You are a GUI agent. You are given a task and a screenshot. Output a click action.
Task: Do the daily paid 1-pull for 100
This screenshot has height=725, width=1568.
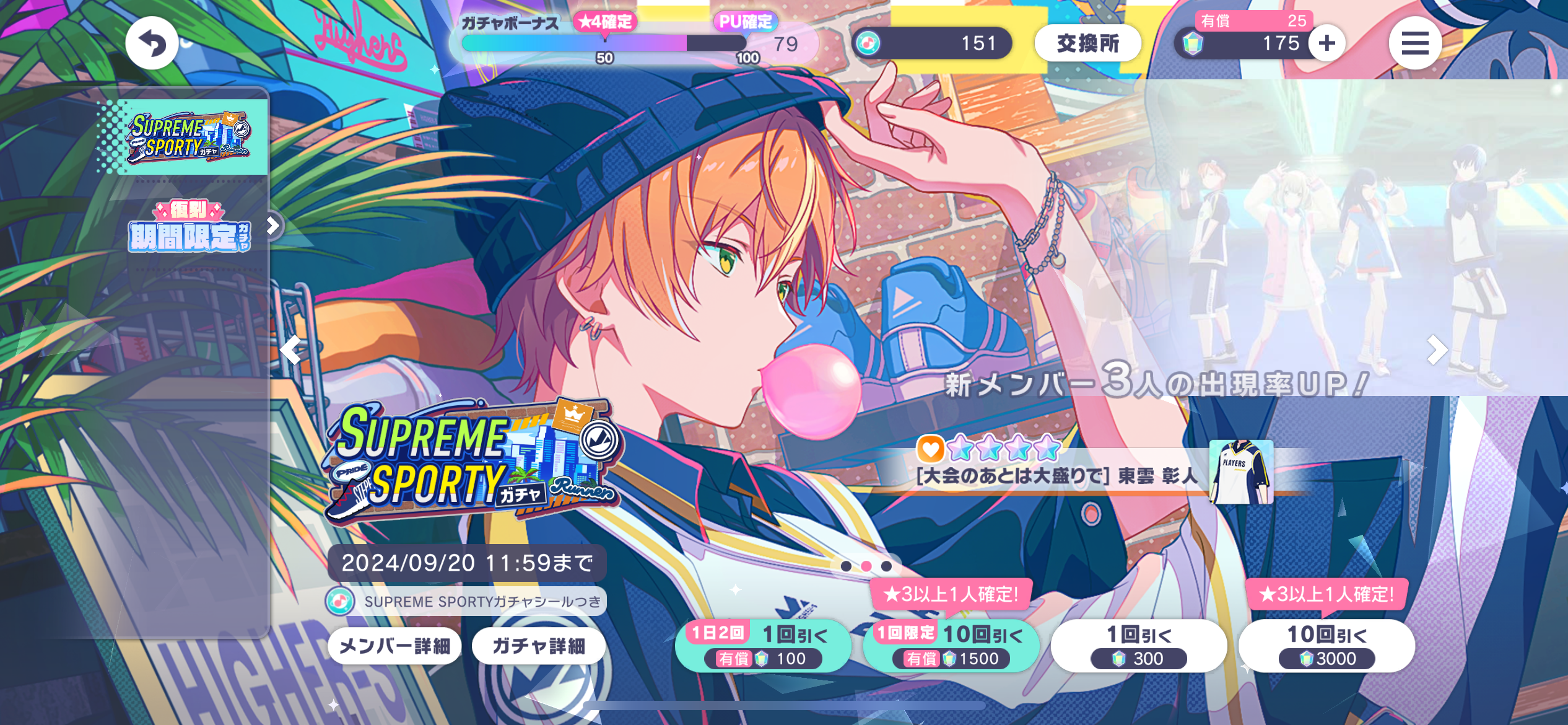point(762,646)
